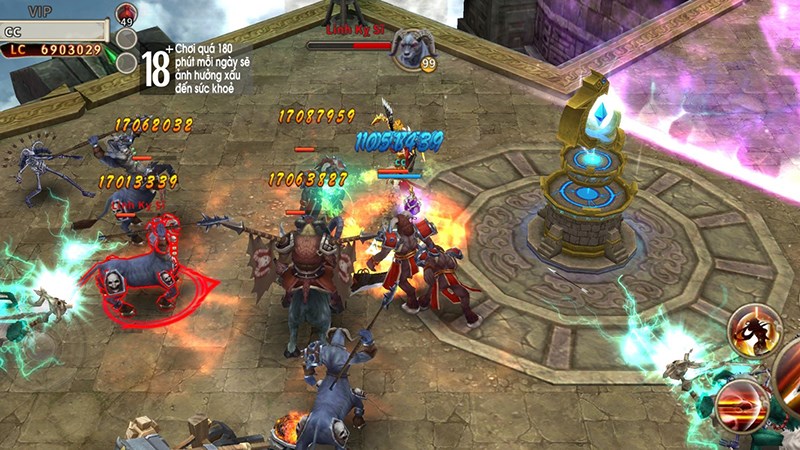800x450 pixels.
Task: Open the VIP panel
Action: [x=40, y=10]
